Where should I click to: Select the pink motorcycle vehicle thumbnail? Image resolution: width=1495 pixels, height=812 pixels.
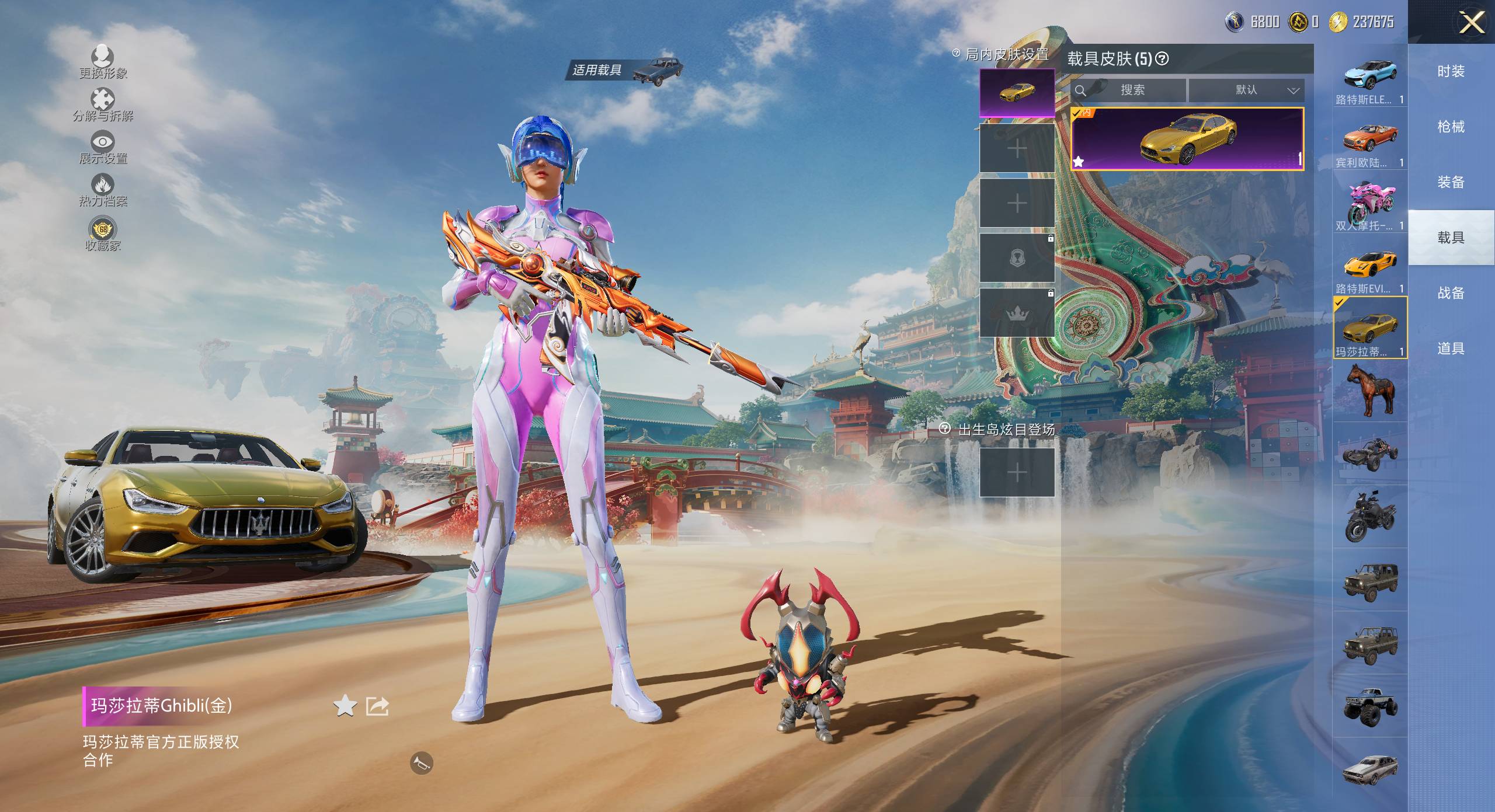click(1369, 202)
